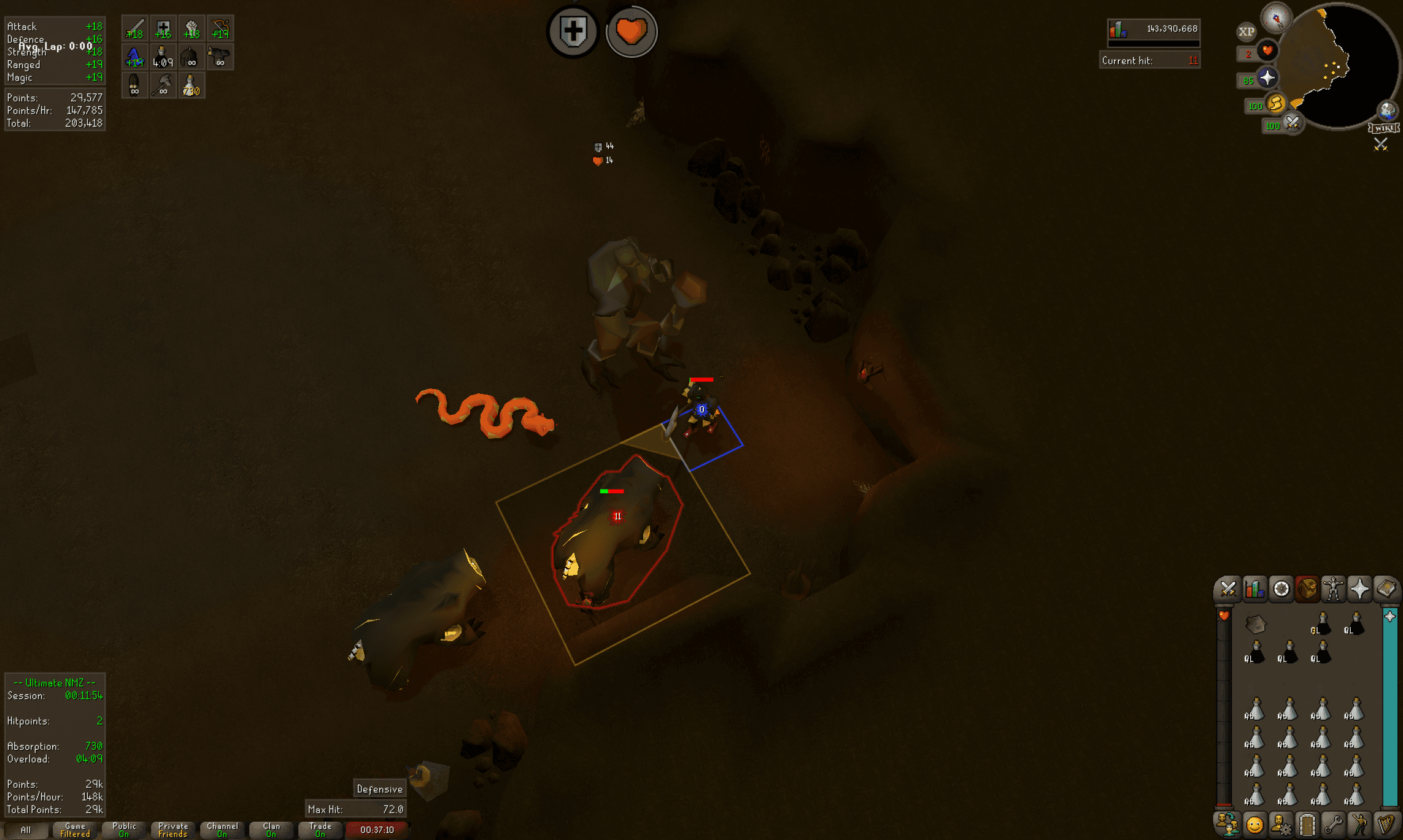
Task: Open the Prayer tab
Action: tap(1361, 590)
